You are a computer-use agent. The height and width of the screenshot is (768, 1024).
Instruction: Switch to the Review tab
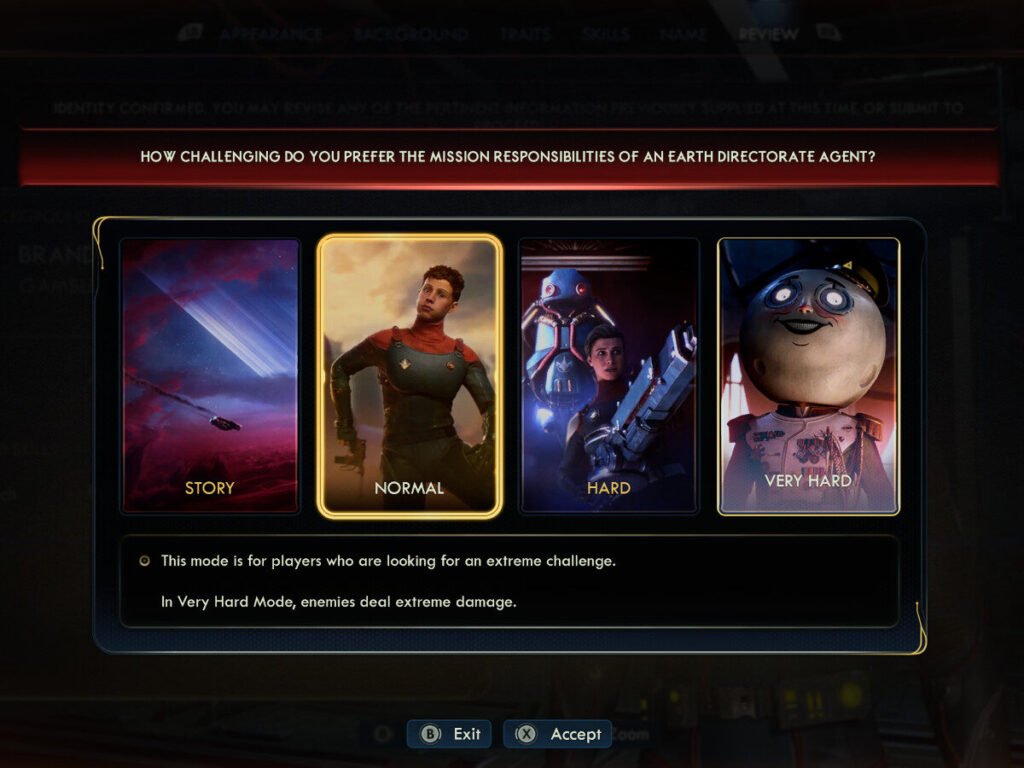point(768,34)
